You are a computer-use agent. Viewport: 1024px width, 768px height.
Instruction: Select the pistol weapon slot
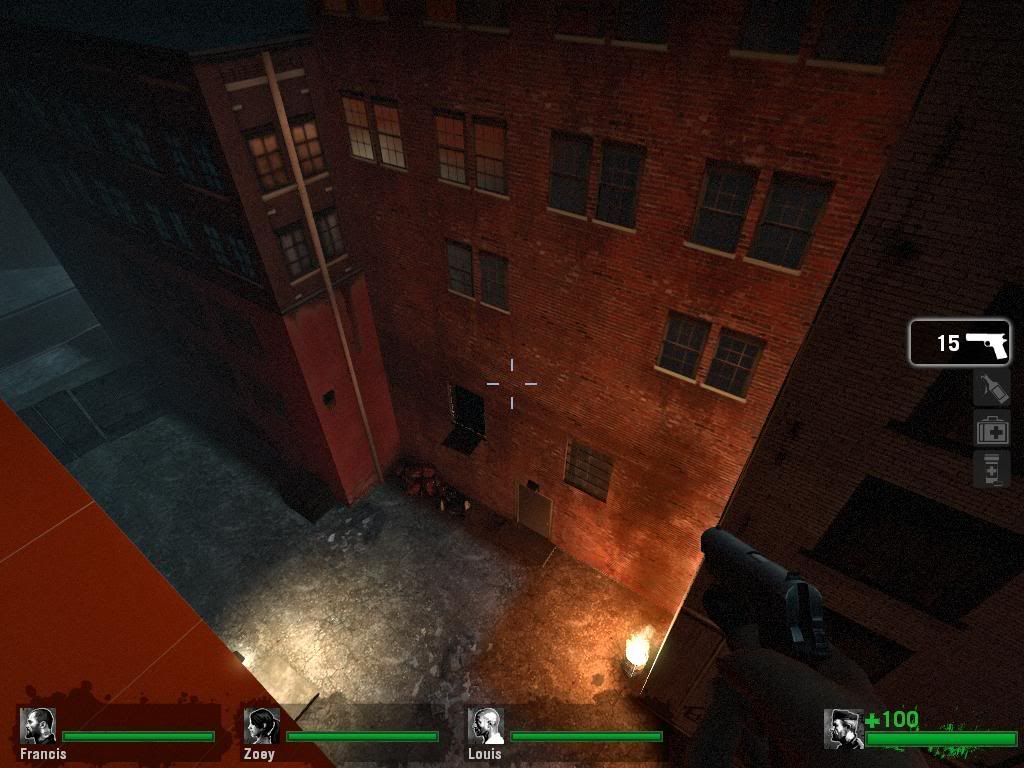[x=959, y=343]
